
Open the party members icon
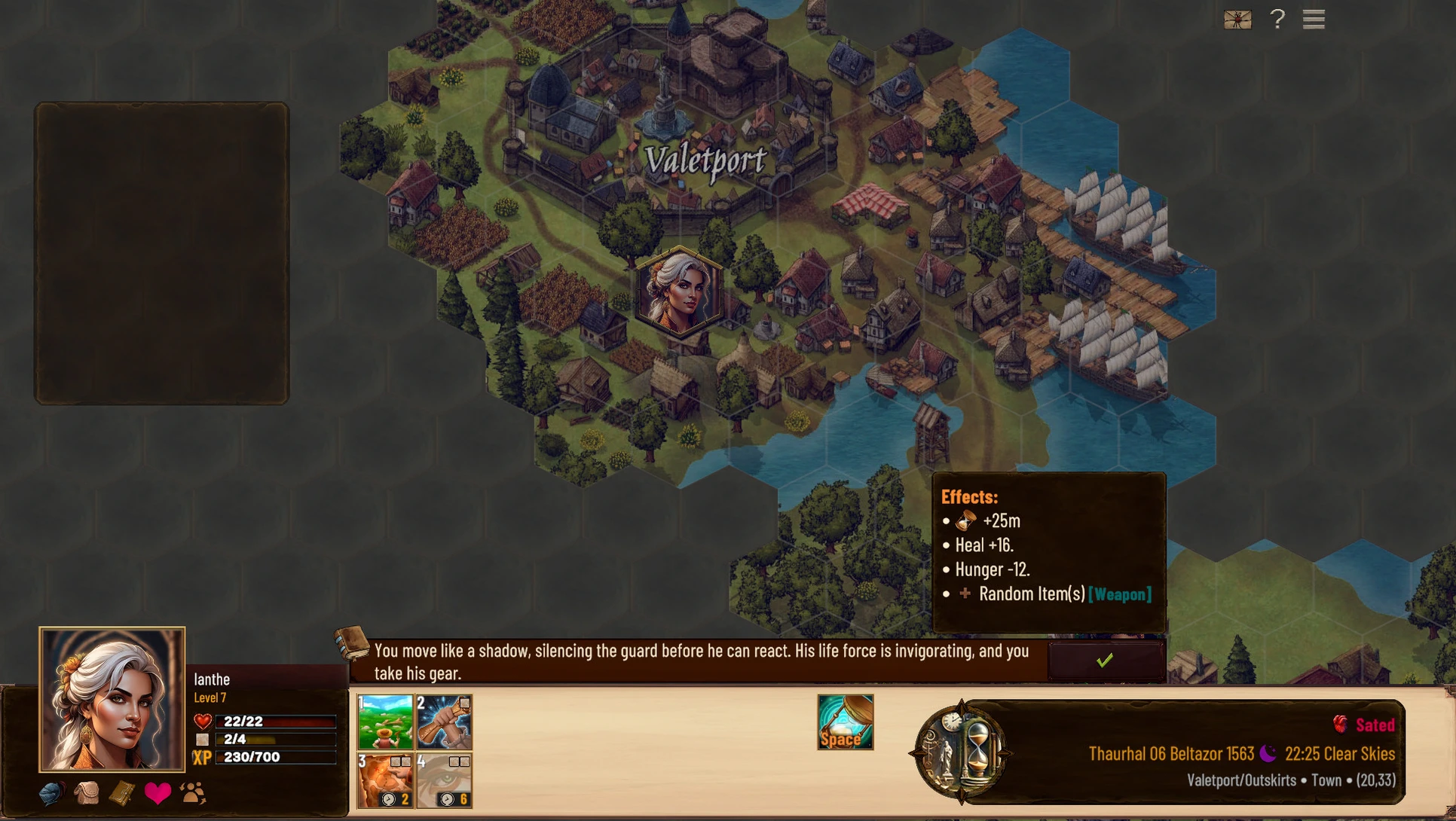(x=193, y=793)
